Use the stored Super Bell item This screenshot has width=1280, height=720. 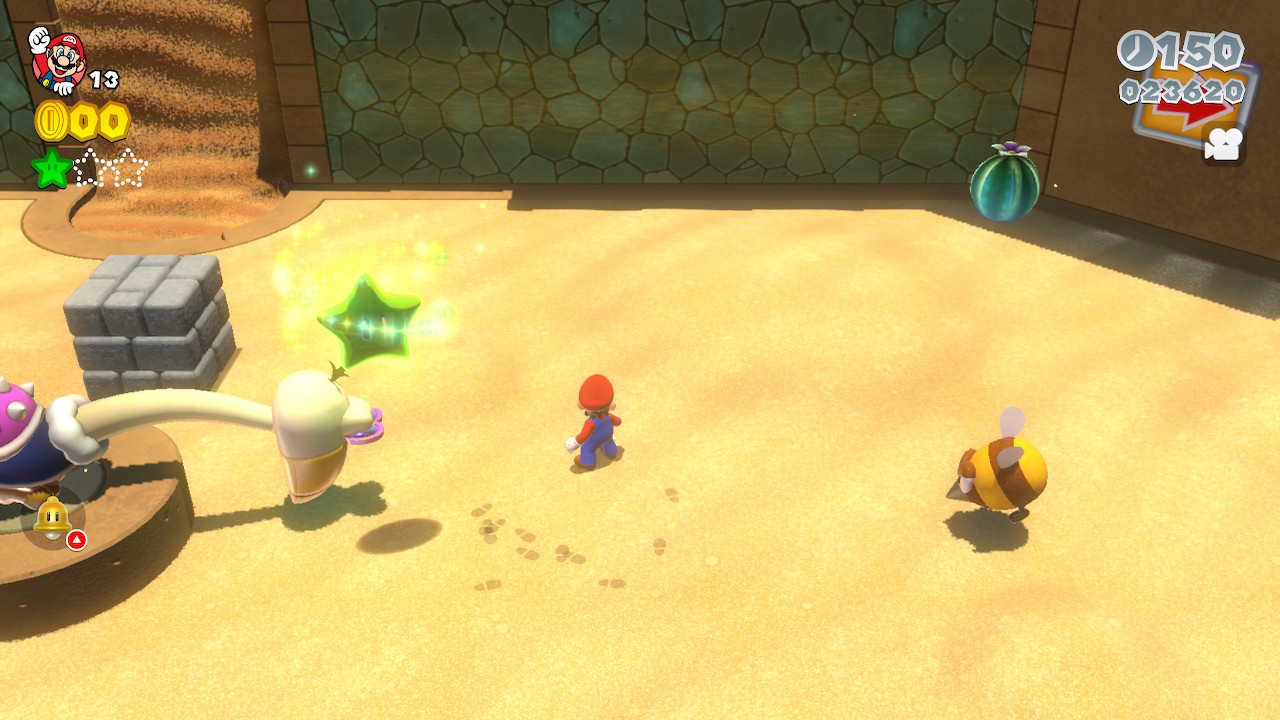click(x=52, y=518)
